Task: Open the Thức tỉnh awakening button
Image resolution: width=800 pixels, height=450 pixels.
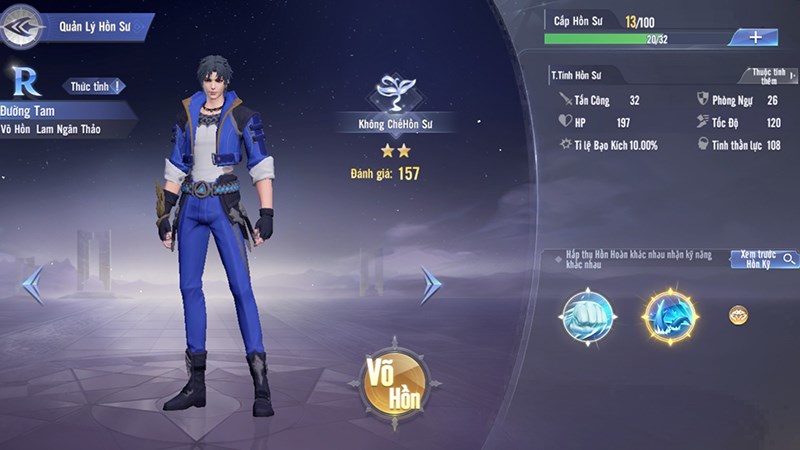Action: coord(95,87)
